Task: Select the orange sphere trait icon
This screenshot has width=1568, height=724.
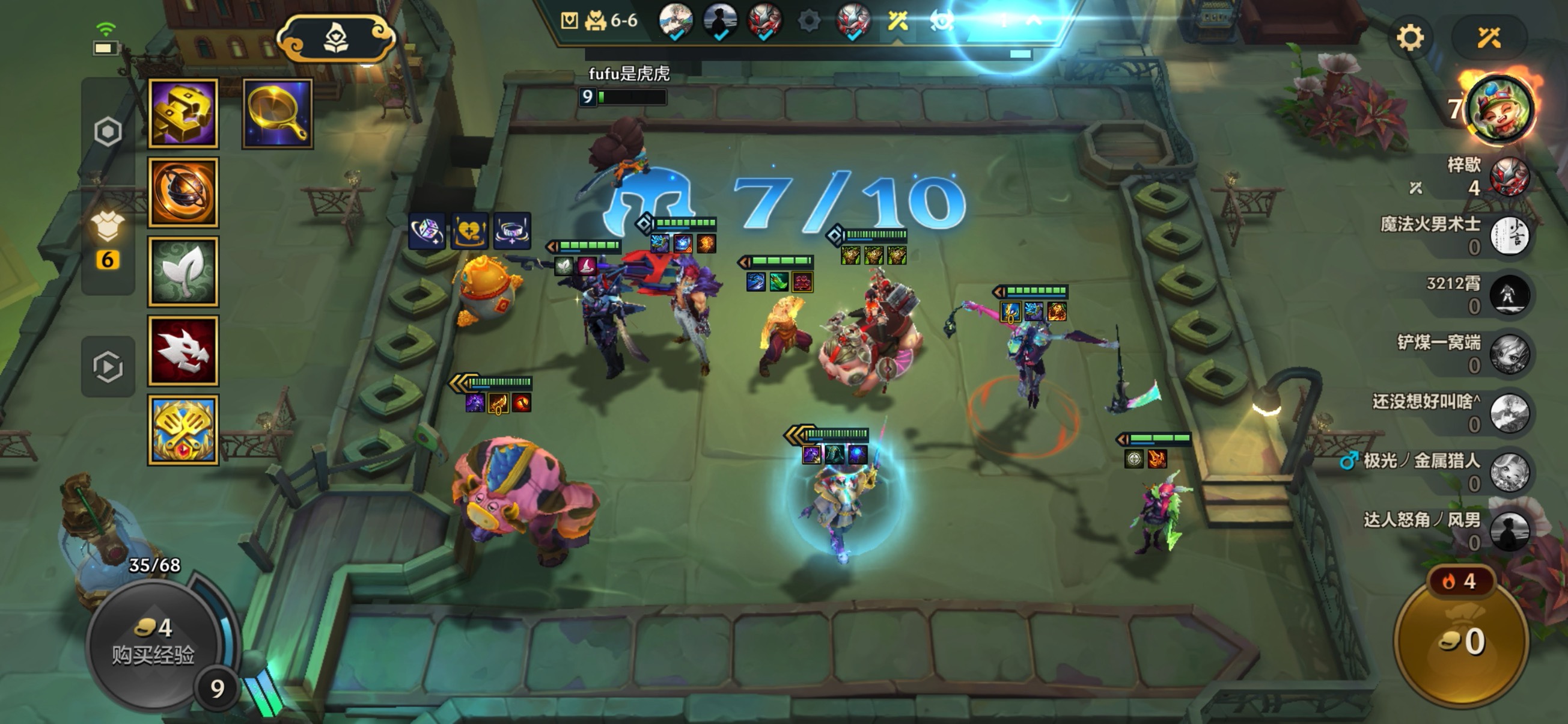Action: 183,193
